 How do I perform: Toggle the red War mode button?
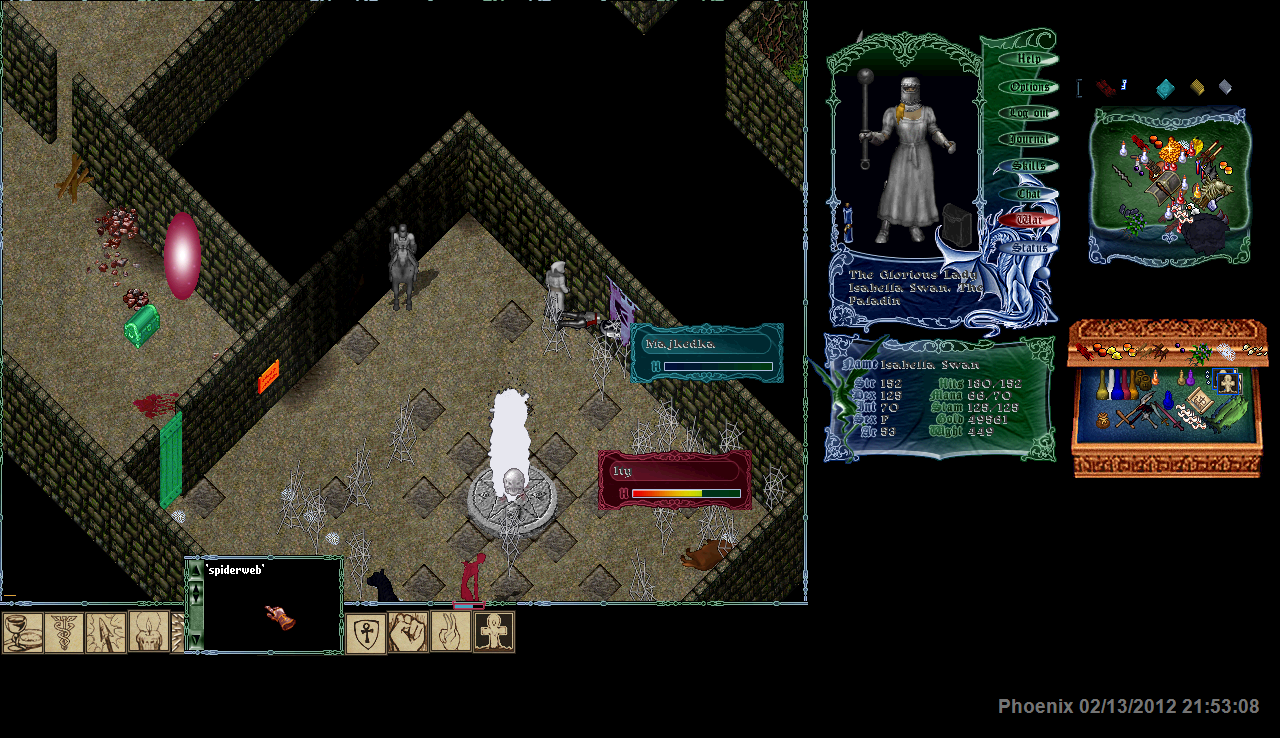pyautogui.click(x=1028, y=220)
